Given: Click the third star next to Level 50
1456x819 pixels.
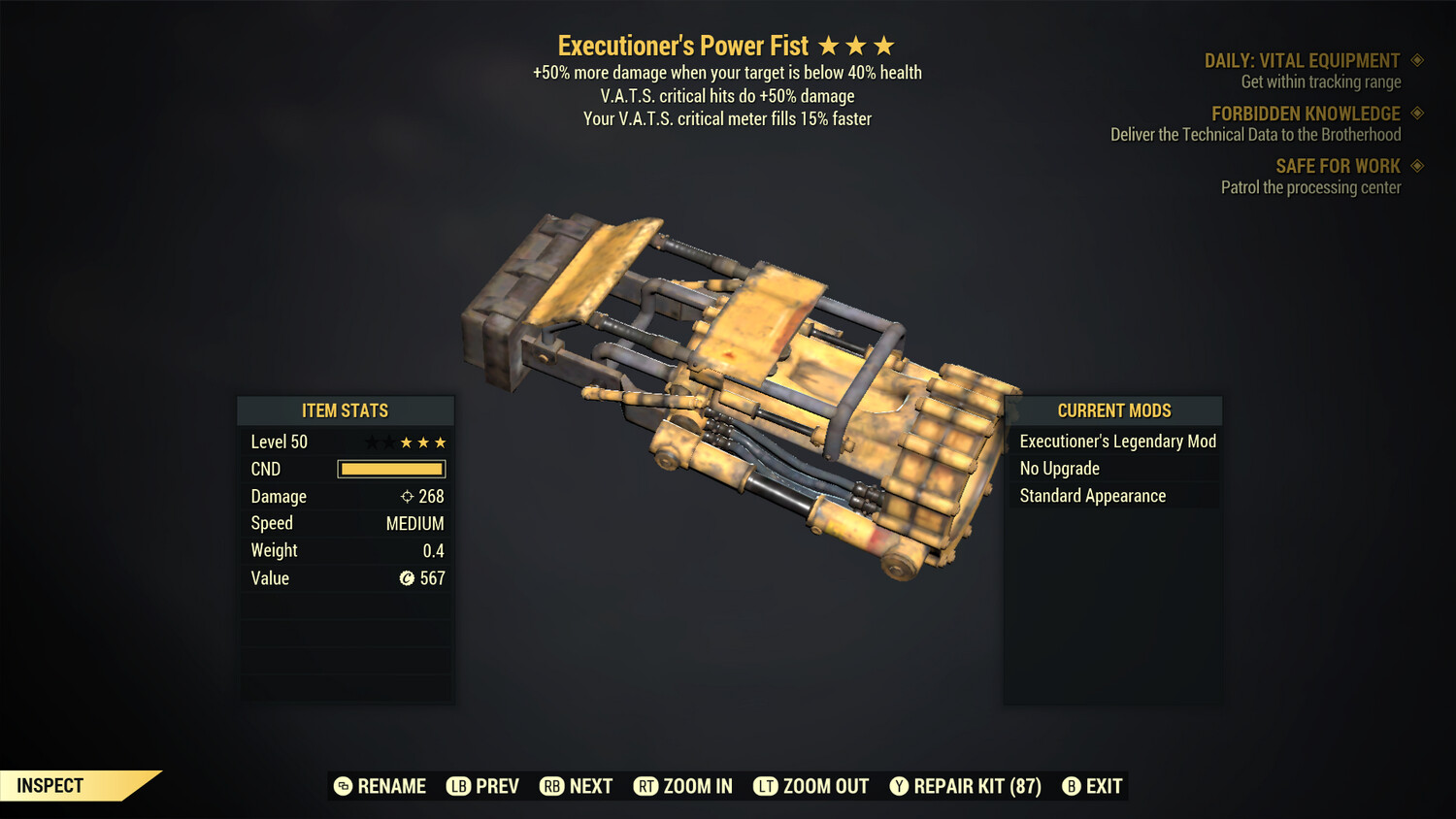Looking at the screenshot, I should pyautogui.click(x=408, y=442).
